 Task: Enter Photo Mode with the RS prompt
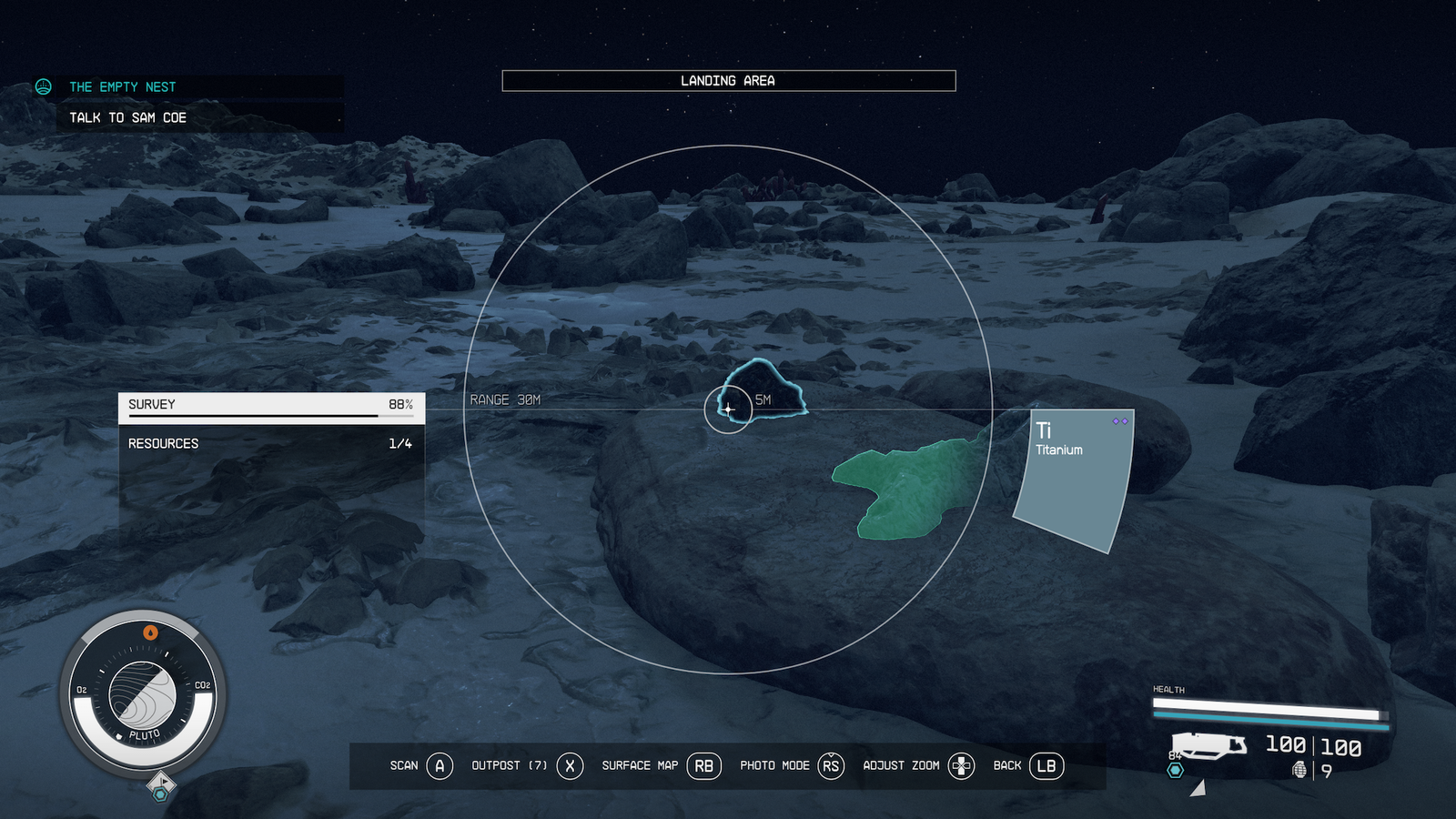pyautogui.click(x=830, y=765)
